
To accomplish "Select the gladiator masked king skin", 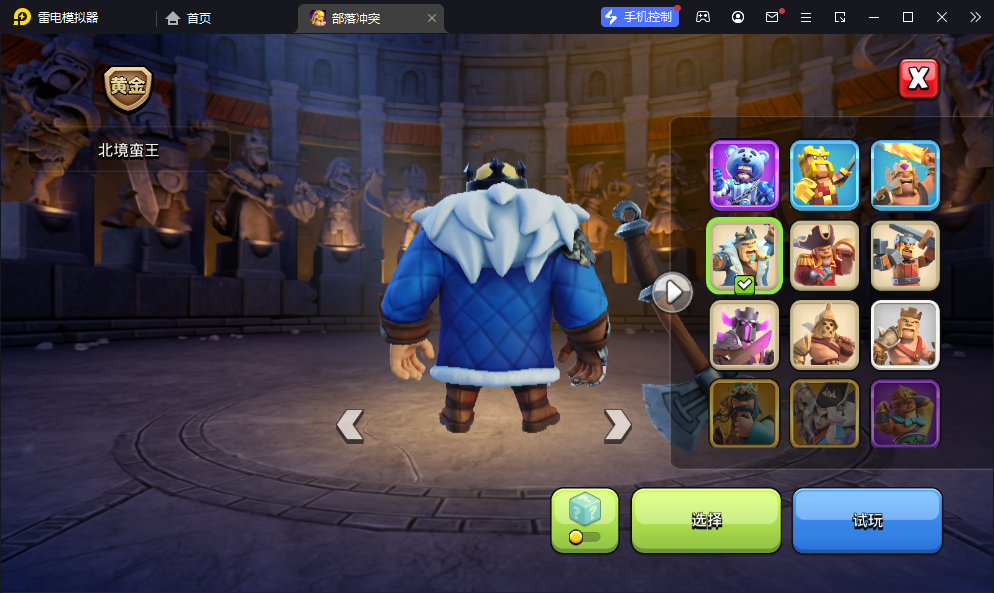I will 825,335.
